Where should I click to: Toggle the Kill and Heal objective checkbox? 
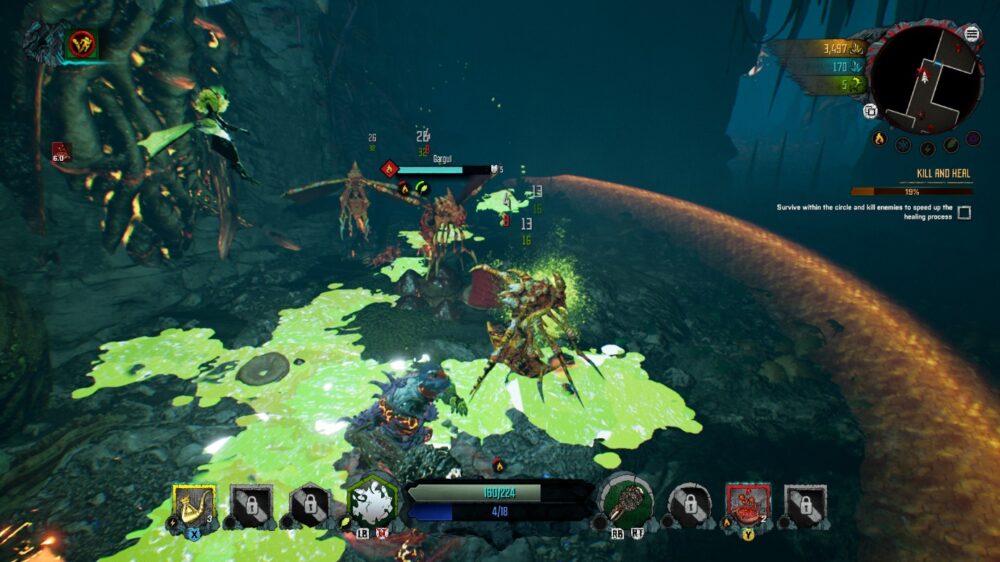(x=964, y=212)
